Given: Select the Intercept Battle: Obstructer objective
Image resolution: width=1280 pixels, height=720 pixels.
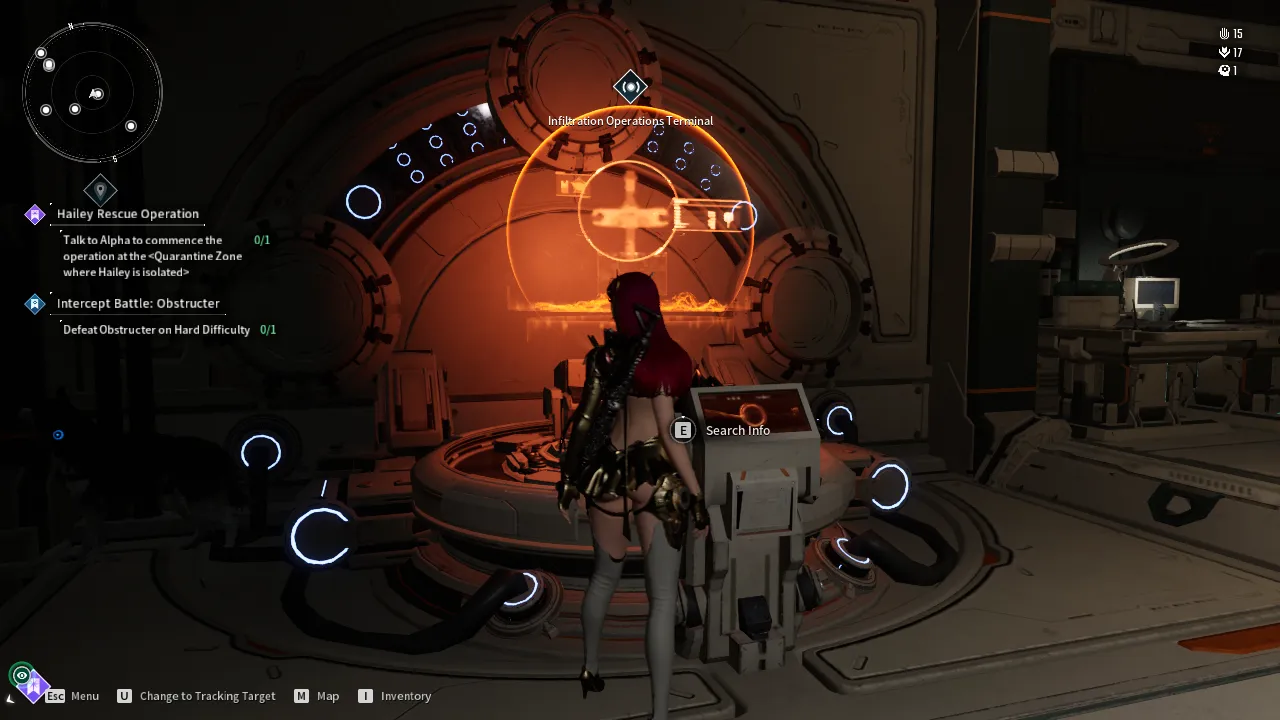Looking at the screenshot, I should click(x=138, y=303).
